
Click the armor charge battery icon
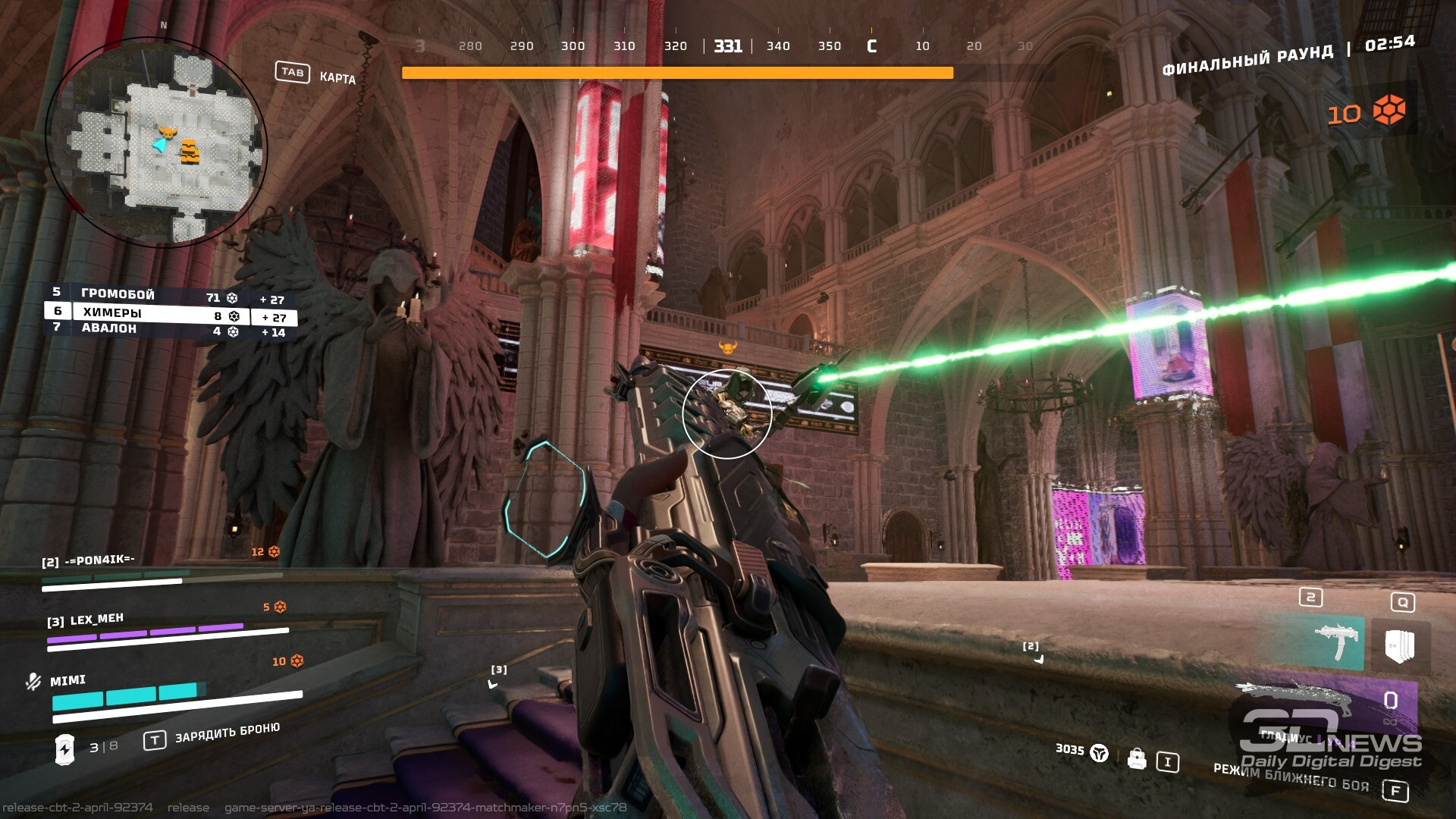tap(64, 749)
